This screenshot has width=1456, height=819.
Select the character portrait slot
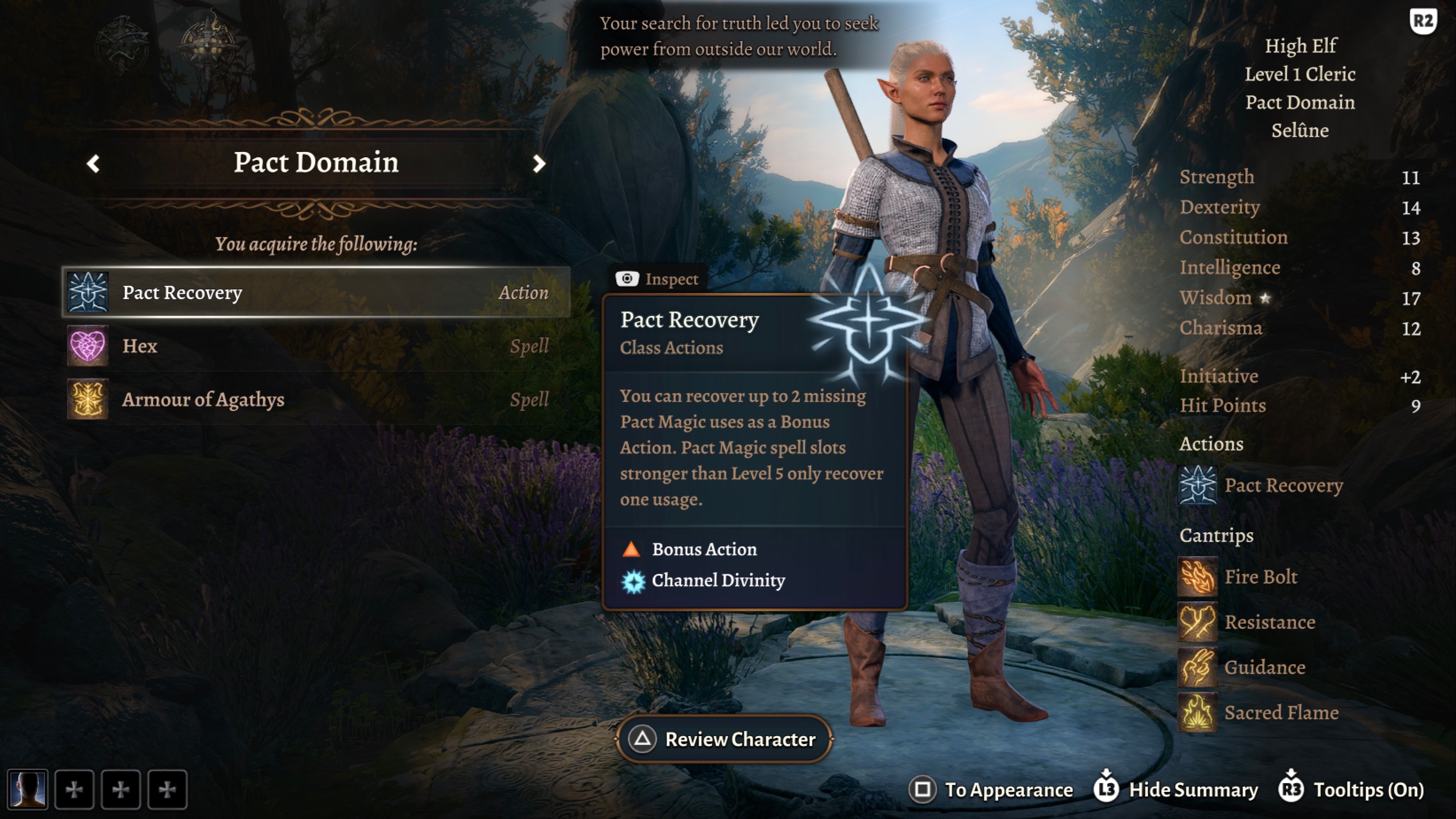click(27, 790)
